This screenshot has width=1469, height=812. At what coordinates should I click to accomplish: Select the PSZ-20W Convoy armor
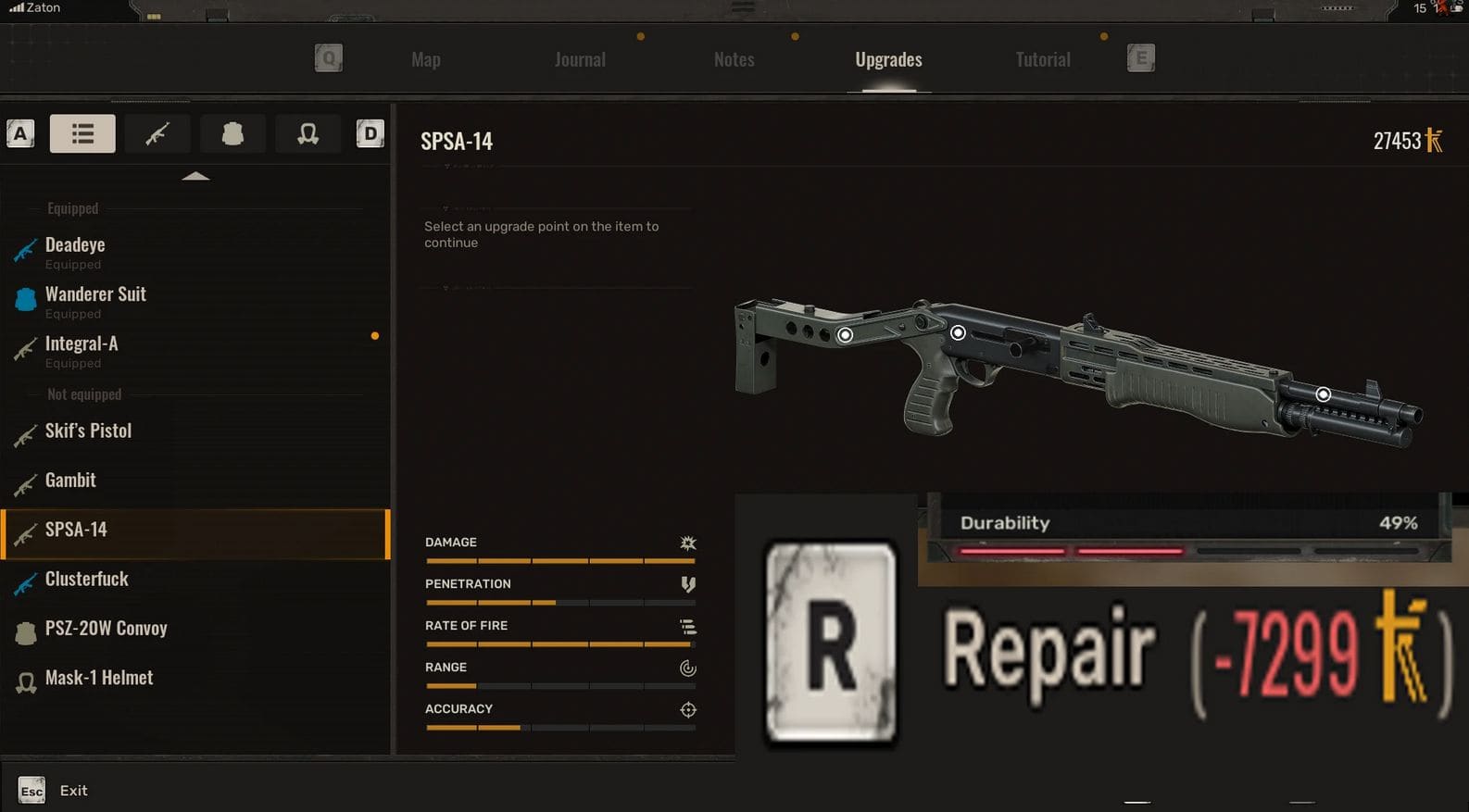click(x=106, y=629)
